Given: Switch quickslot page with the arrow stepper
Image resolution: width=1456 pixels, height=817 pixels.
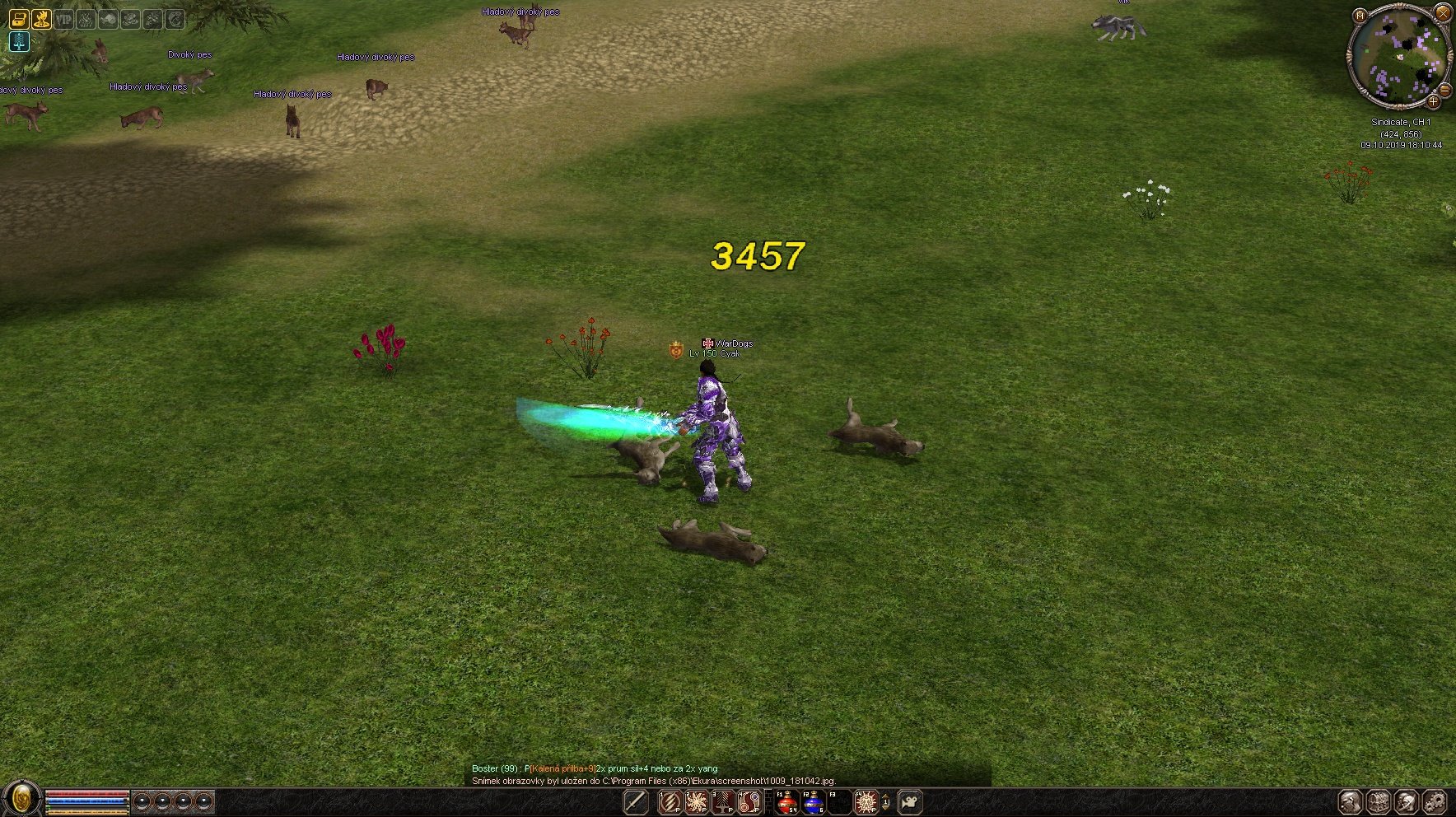Looking at the screenshot, I should (x=886, y=801).
